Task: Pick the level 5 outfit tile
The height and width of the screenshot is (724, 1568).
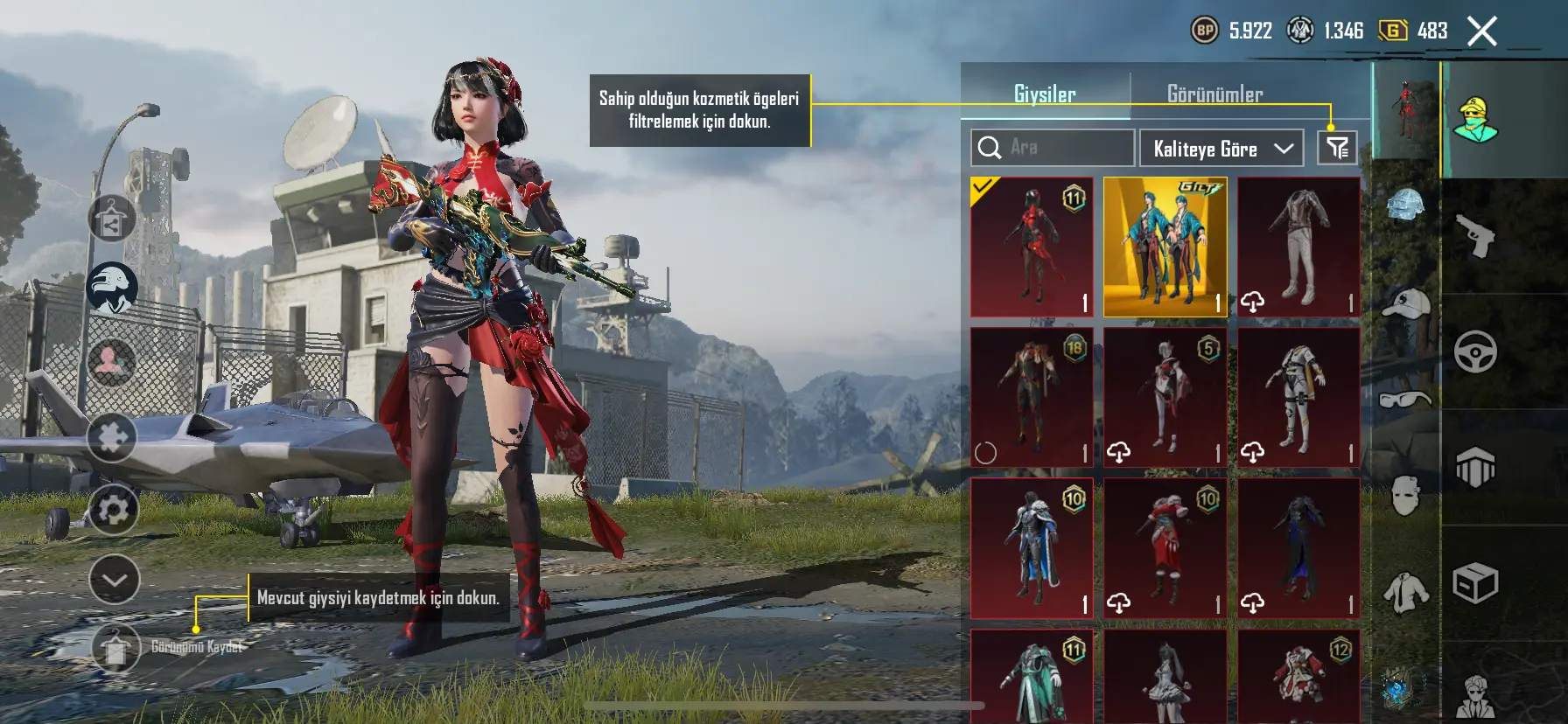Action: [1165, 398]
